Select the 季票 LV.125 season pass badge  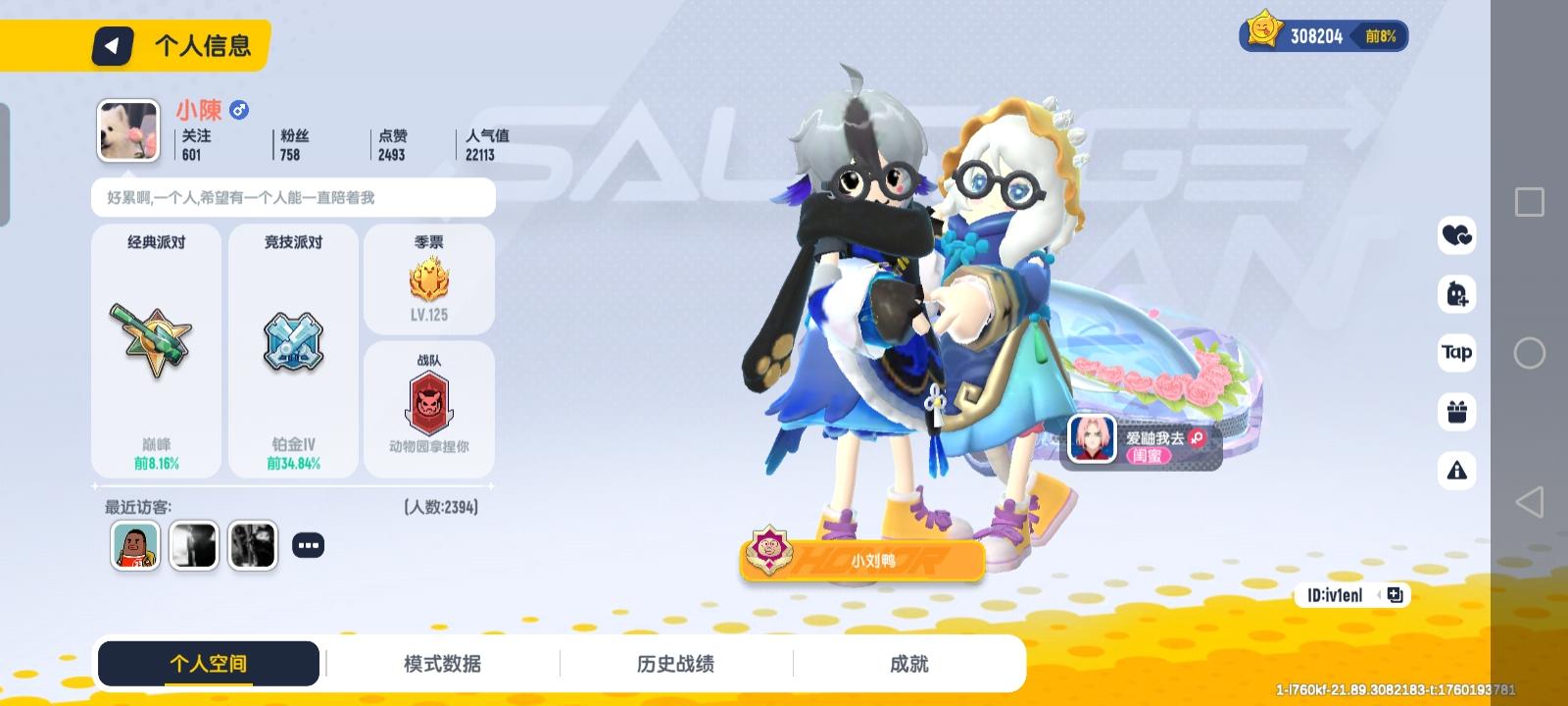(428, 279)
